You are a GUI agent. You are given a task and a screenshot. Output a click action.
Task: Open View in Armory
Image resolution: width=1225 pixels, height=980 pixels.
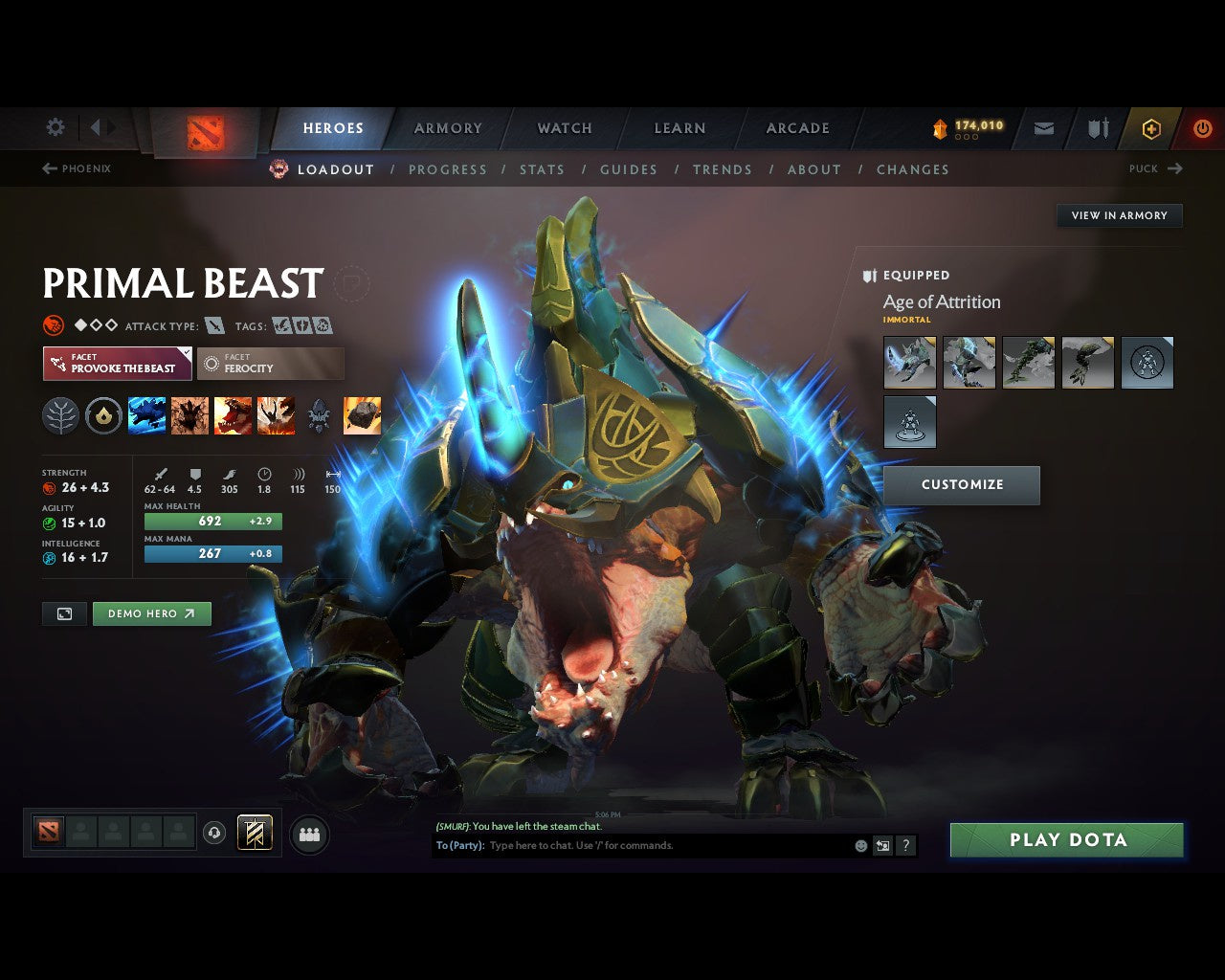tap(1119, 215)
